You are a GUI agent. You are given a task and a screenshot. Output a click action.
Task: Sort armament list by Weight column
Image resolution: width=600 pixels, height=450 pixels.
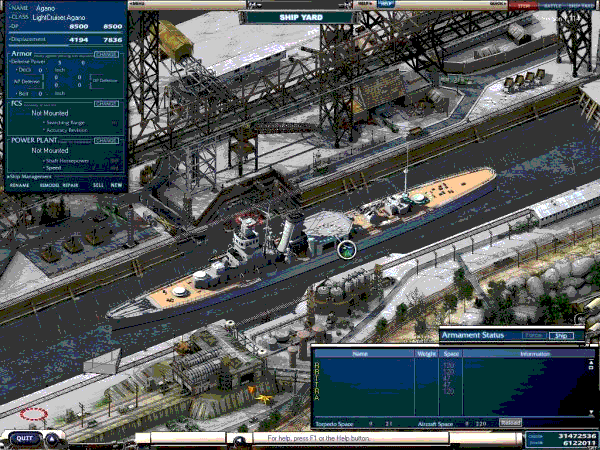pyautogui.click(x=425, y=353)
